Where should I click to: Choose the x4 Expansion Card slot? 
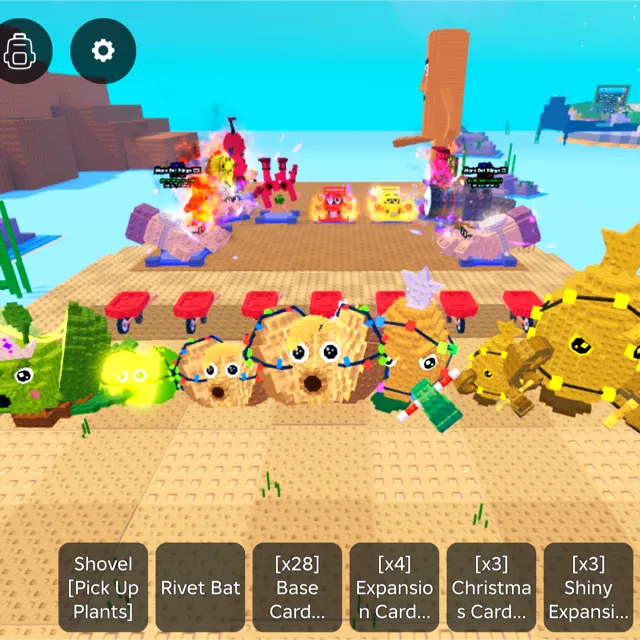click(x=394, y=588)
